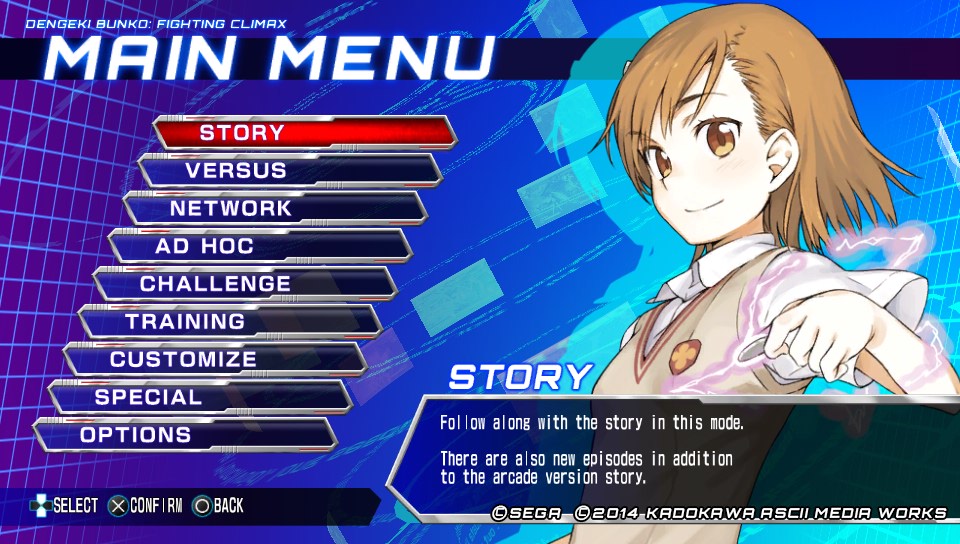Go to the Customize menu
The image size is (960, 544).
pyautogui.click(x=214, y=359)
